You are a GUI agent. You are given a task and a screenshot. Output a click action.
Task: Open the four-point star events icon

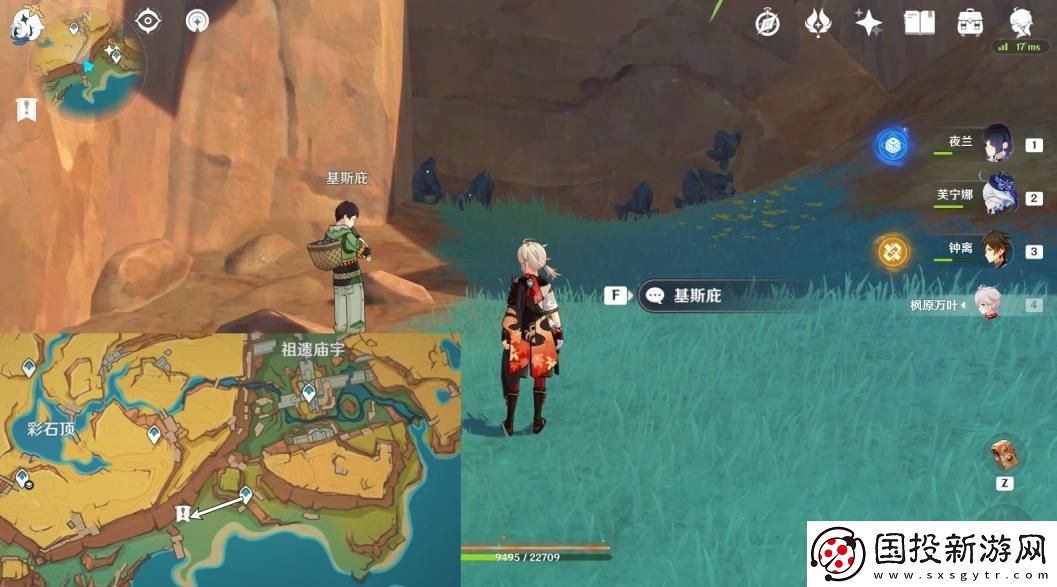coord(868,23)
